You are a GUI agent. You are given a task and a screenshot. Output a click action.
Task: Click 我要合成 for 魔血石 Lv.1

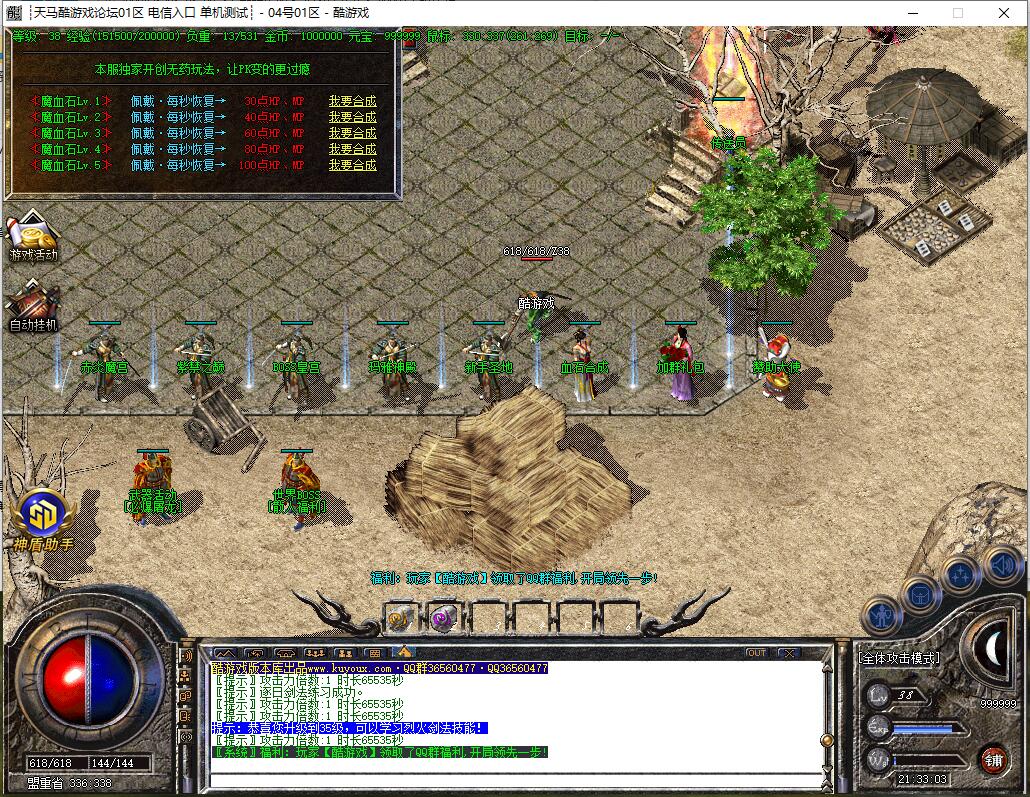tap(352, 101)
